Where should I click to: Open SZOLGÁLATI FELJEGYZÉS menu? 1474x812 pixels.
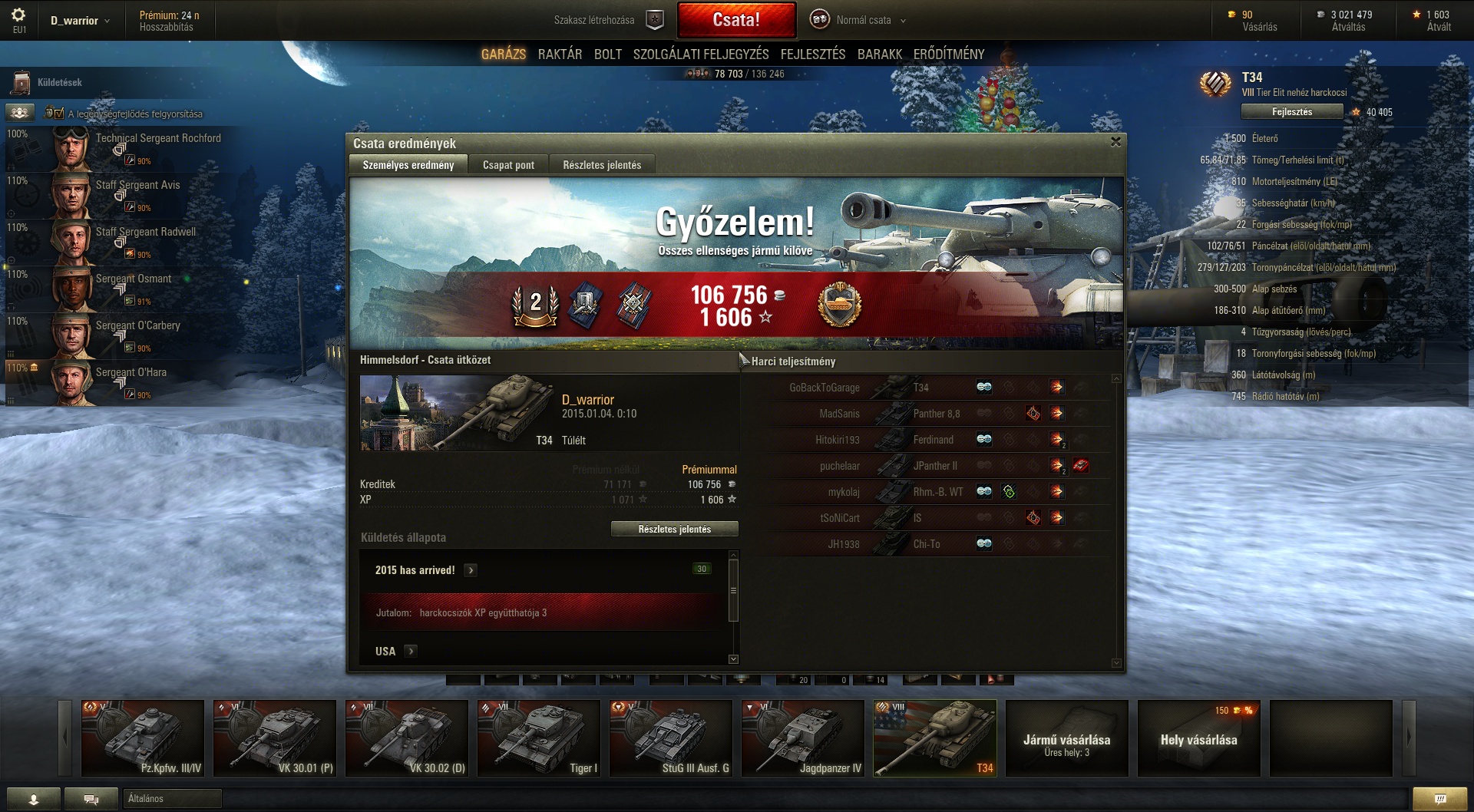(700, 54)
